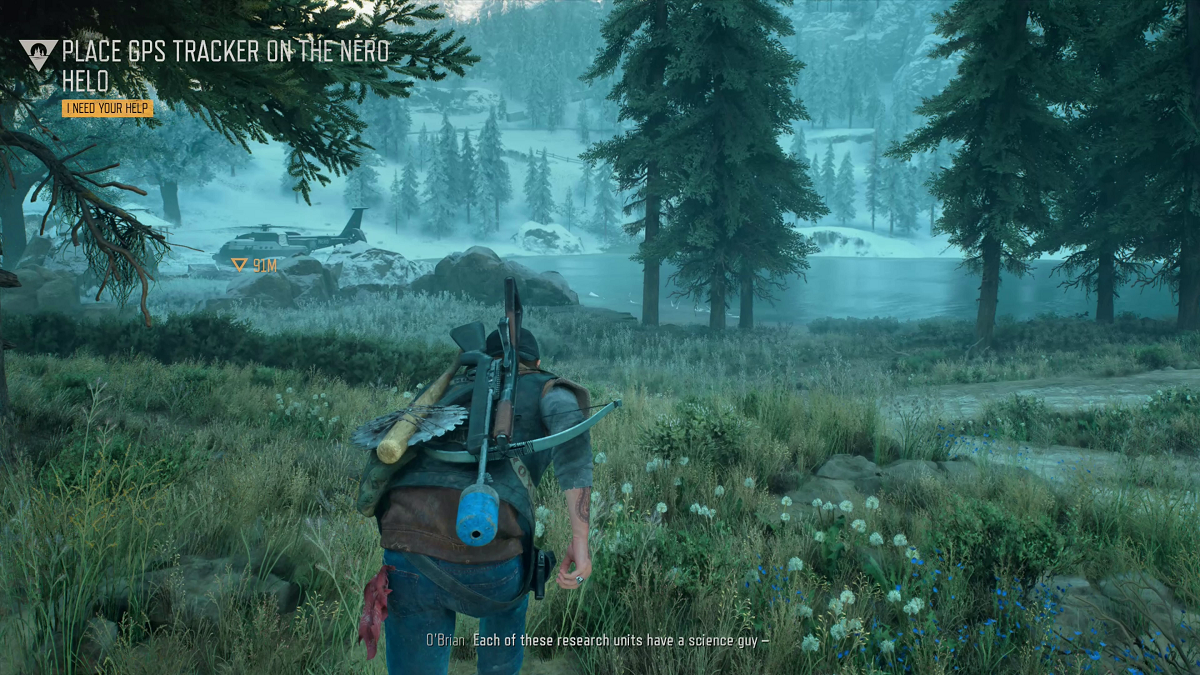The image size is (1200, 675).
Task: Click the I Need Your Help storyline tag
Action: [107, 108]
